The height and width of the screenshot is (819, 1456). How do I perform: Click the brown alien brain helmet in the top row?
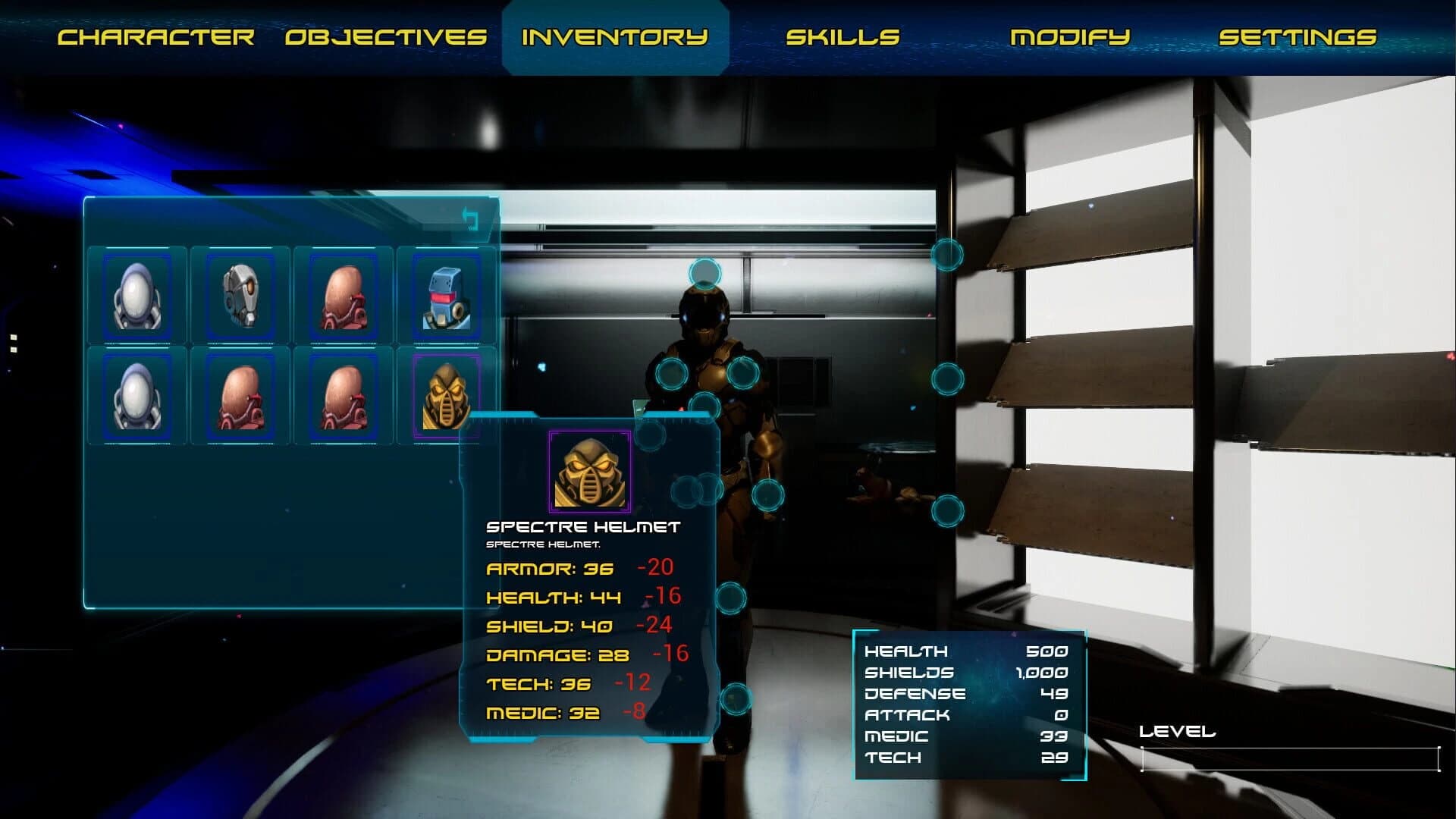(343, 296)
